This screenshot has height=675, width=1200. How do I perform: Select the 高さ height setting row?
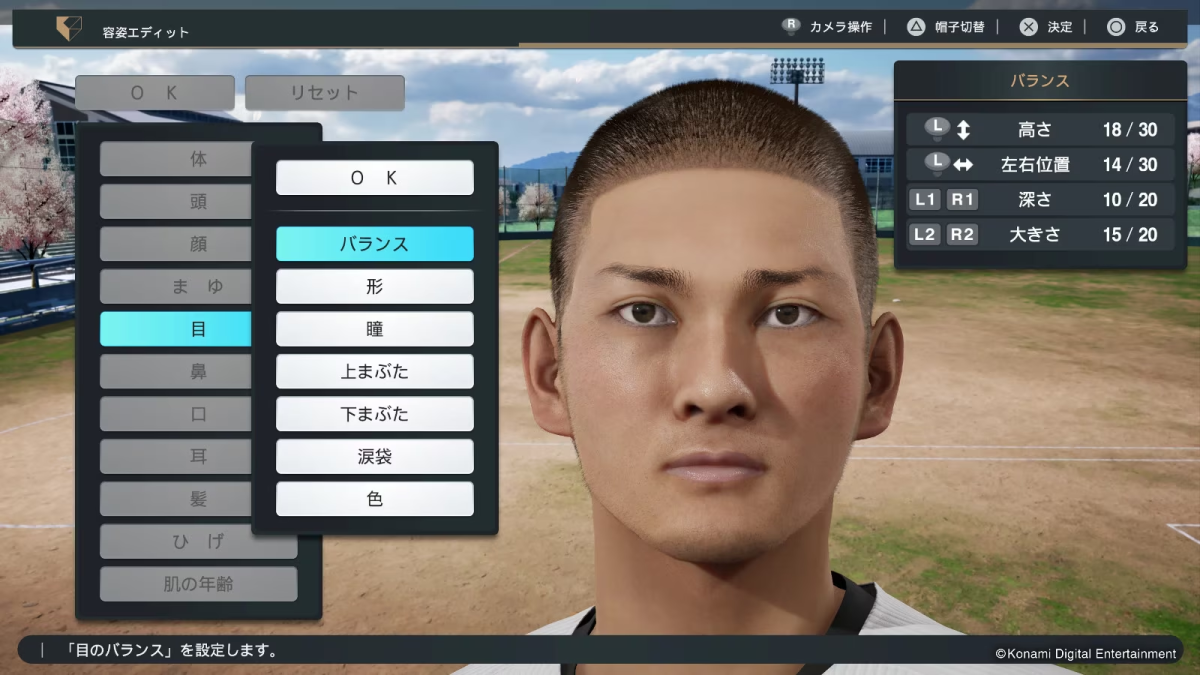[1040, 130]
